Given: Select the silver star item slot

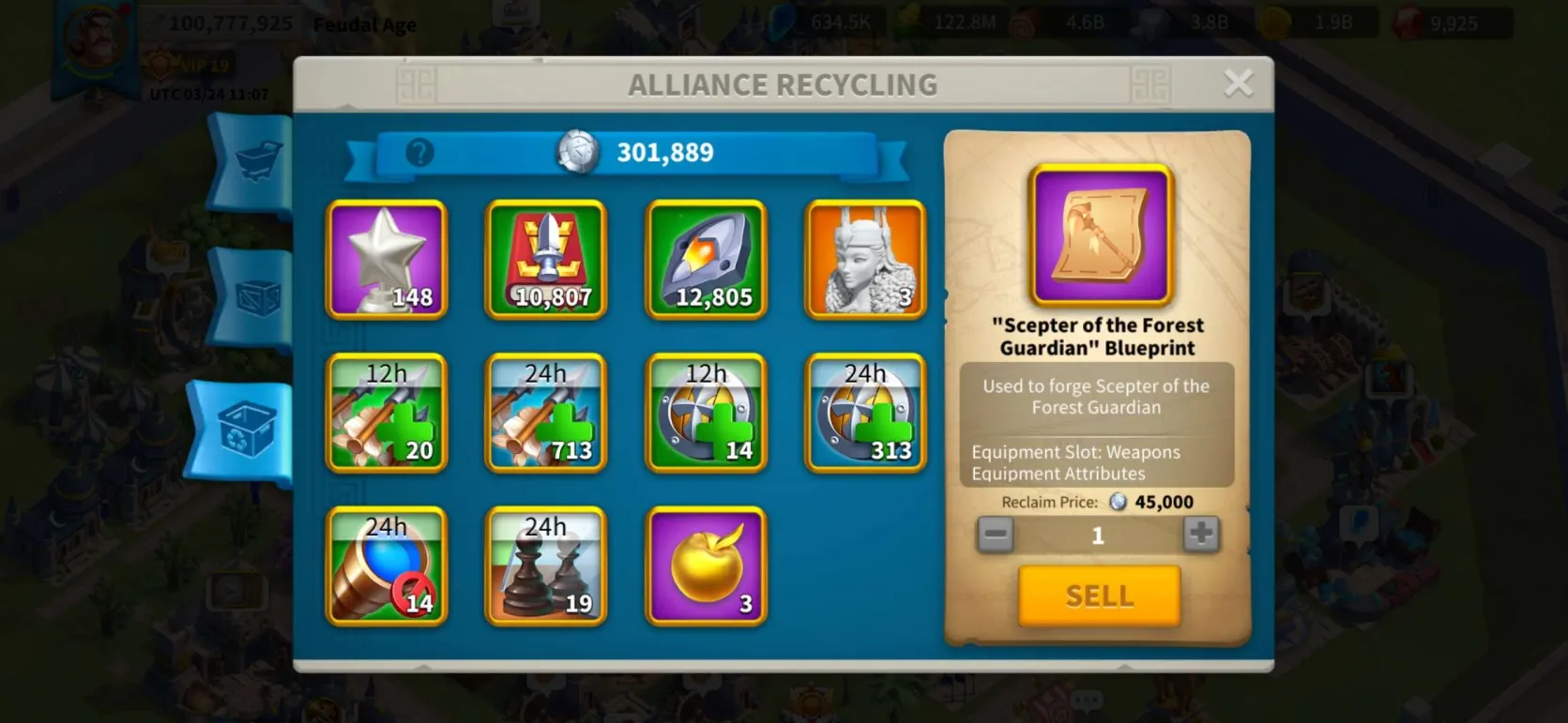Looking at the screenshot, I should 387,260.
